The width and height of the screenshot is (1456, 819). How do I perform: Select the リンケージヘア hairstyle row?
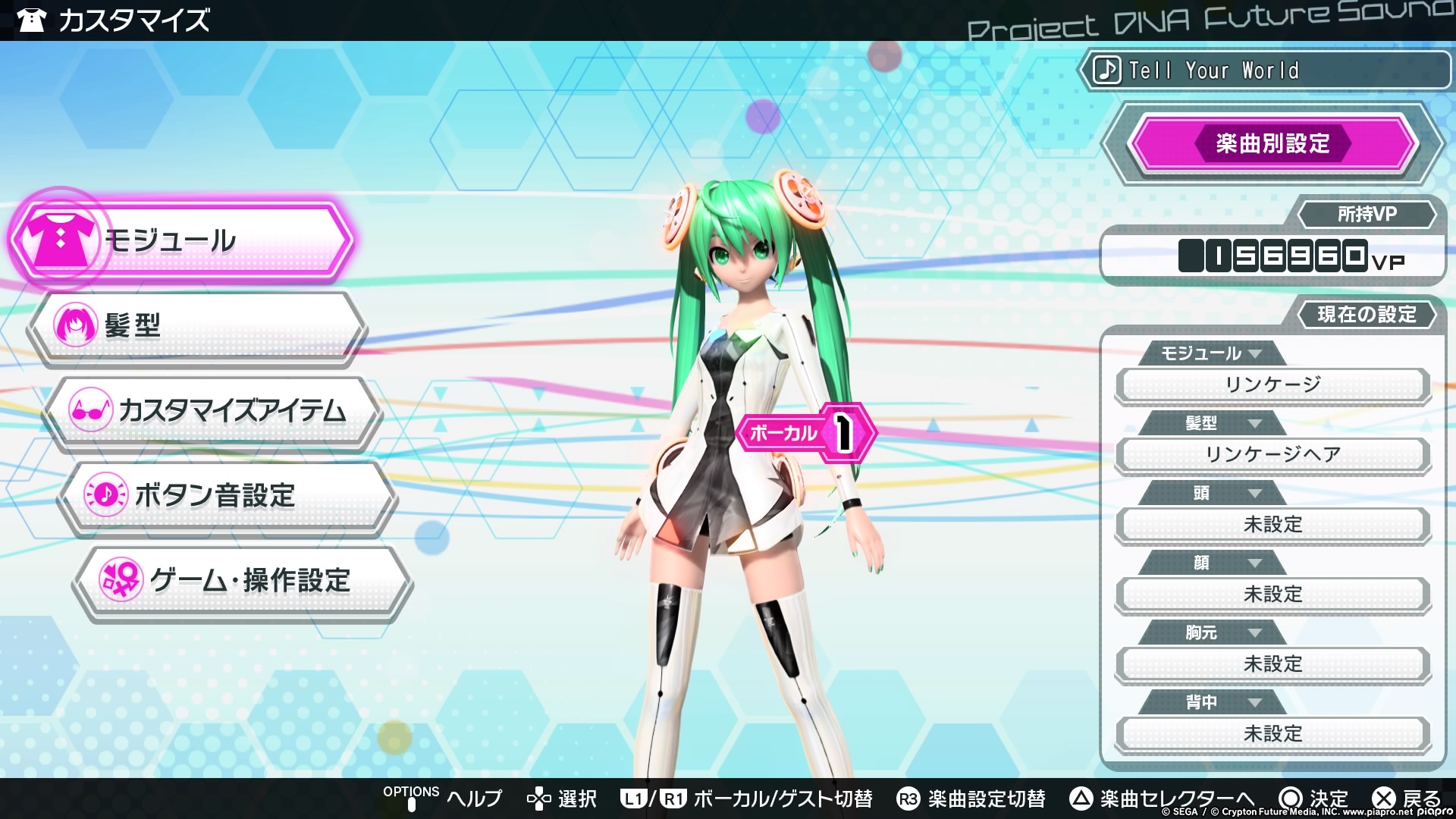[x=1272, y=454]
